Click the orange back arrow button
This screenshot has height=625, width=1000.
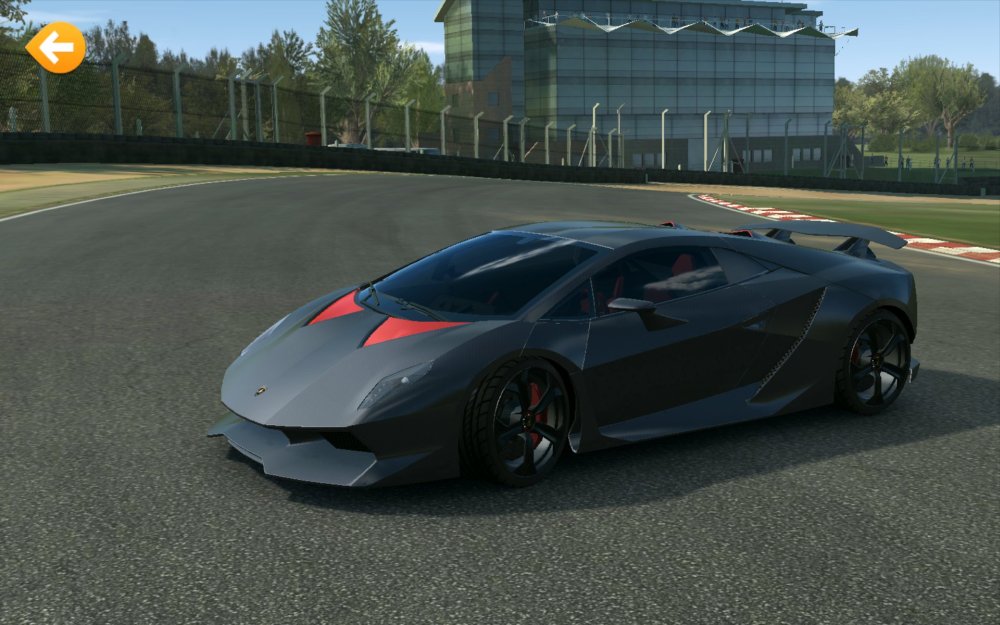click(56, 47)
